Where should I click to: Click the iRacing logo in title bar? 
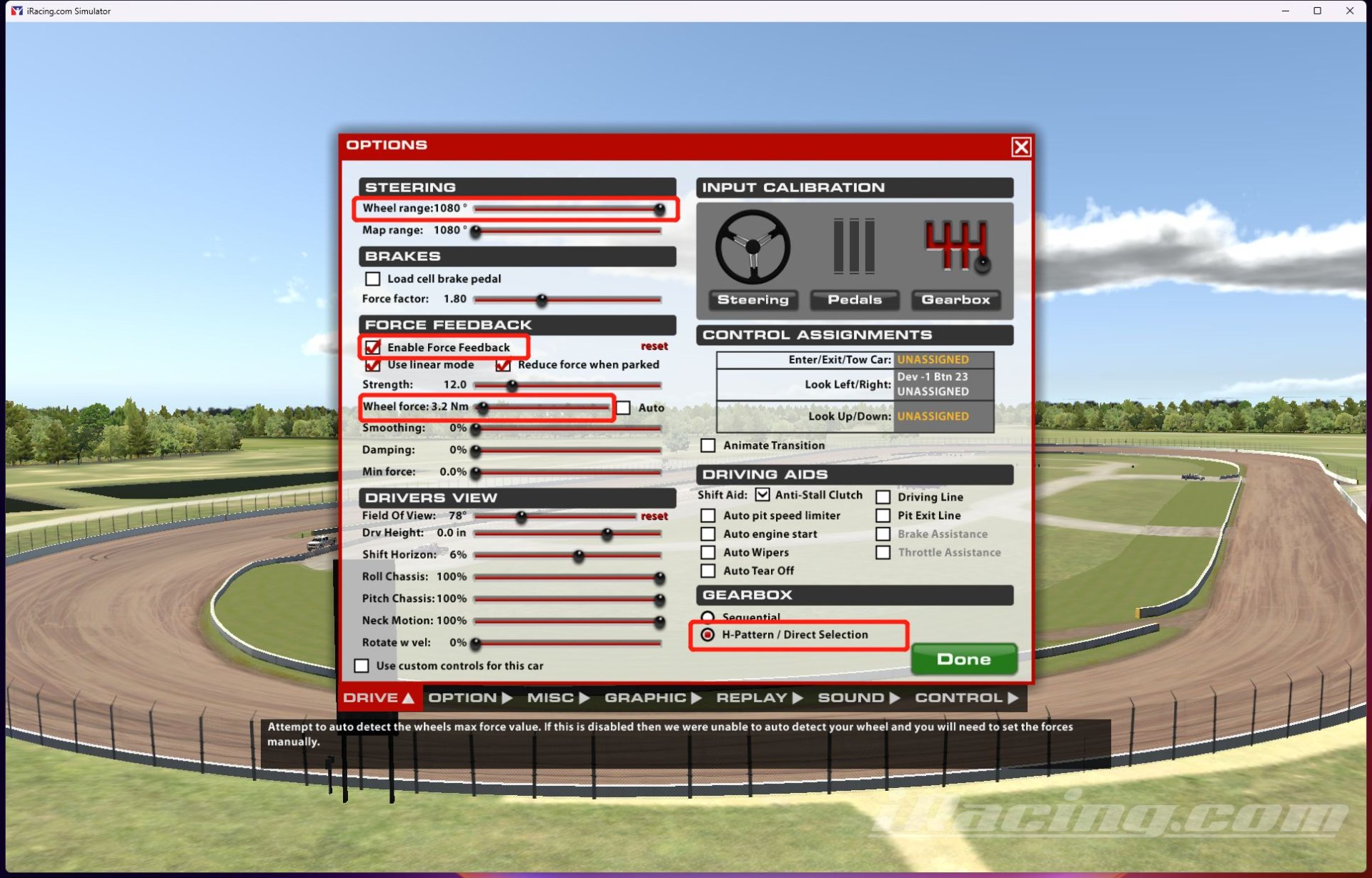pos(16,11)
